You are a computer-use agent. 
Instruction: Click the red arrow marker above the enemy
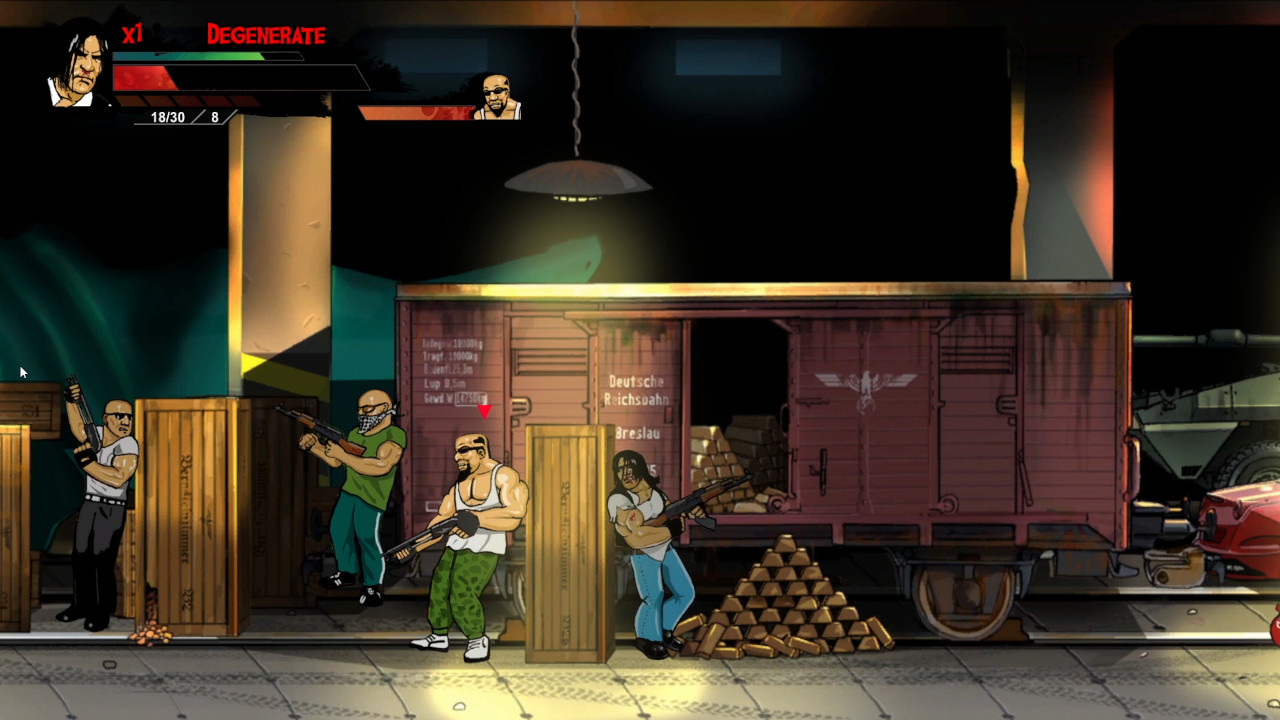click(485, 409)
